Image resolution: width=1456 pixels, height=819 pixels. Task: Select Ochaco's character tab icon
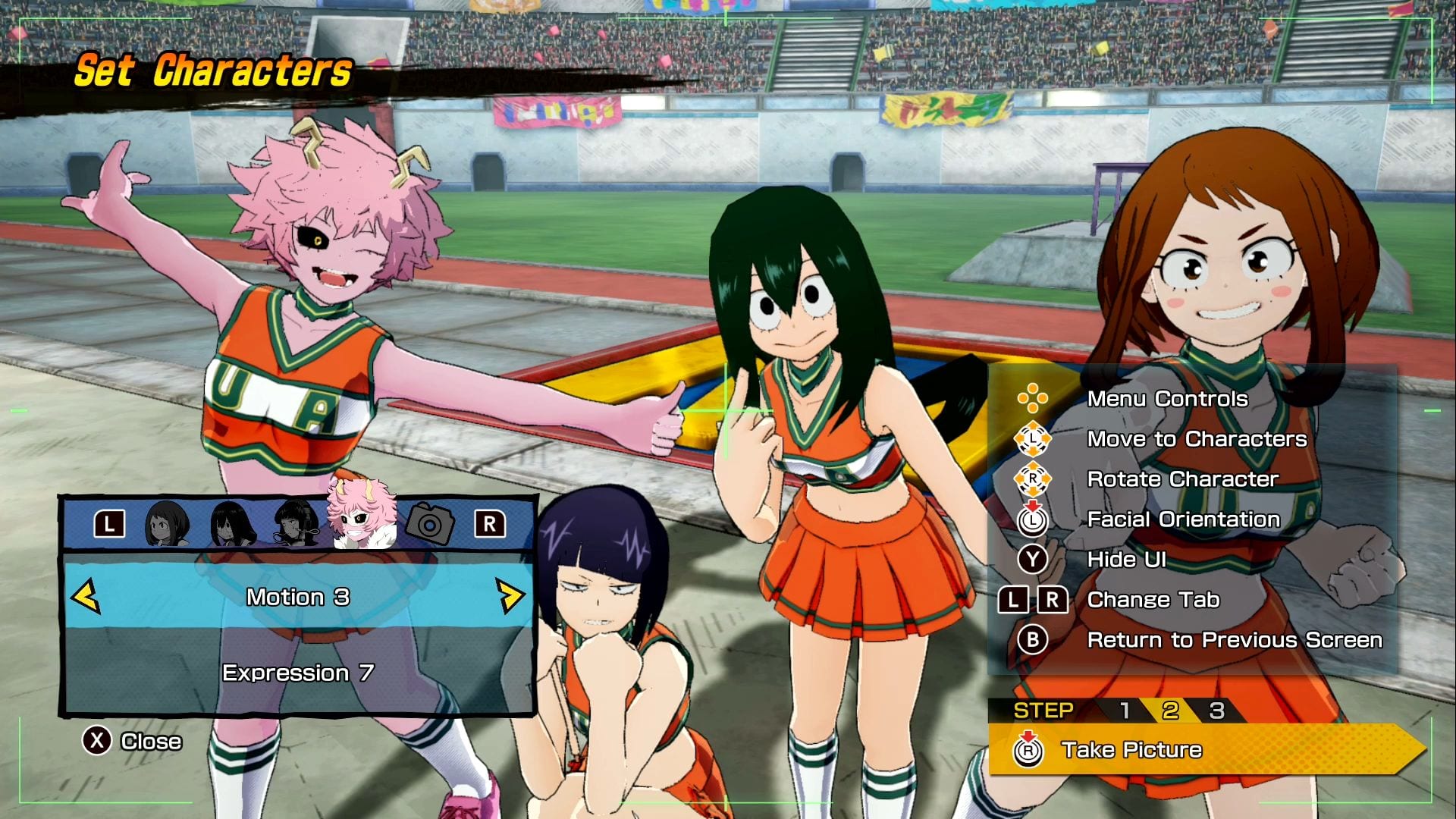(x=168, y=523)
